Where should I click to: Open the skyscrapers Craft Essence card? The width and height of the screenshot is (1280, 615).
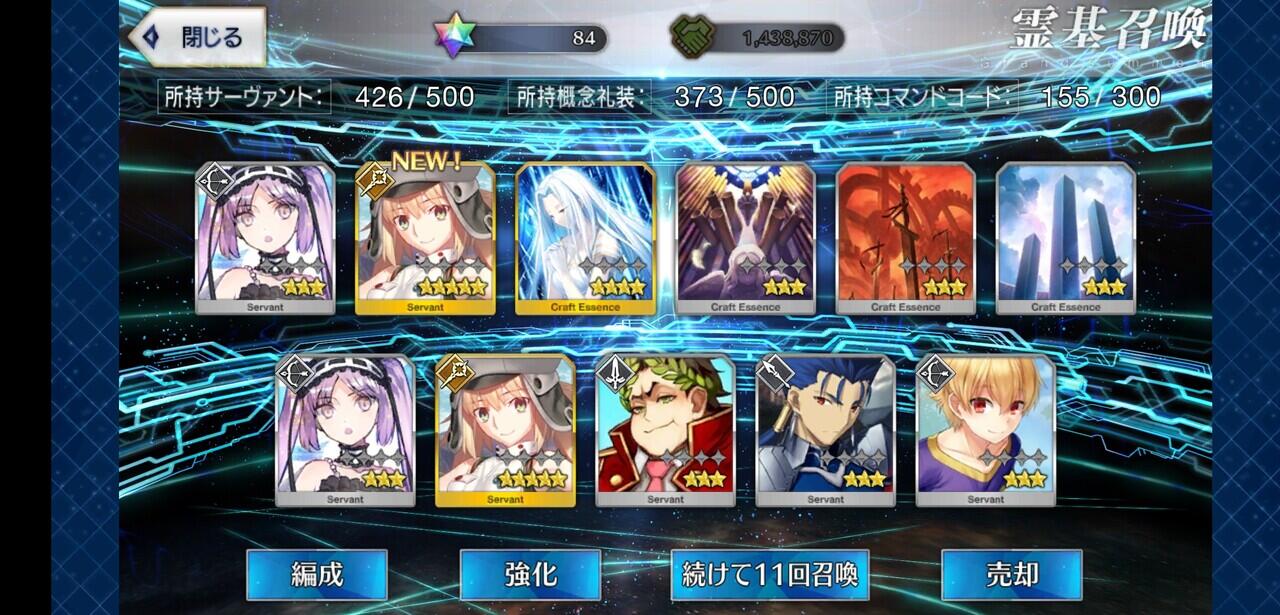(x=1065, y=238)
